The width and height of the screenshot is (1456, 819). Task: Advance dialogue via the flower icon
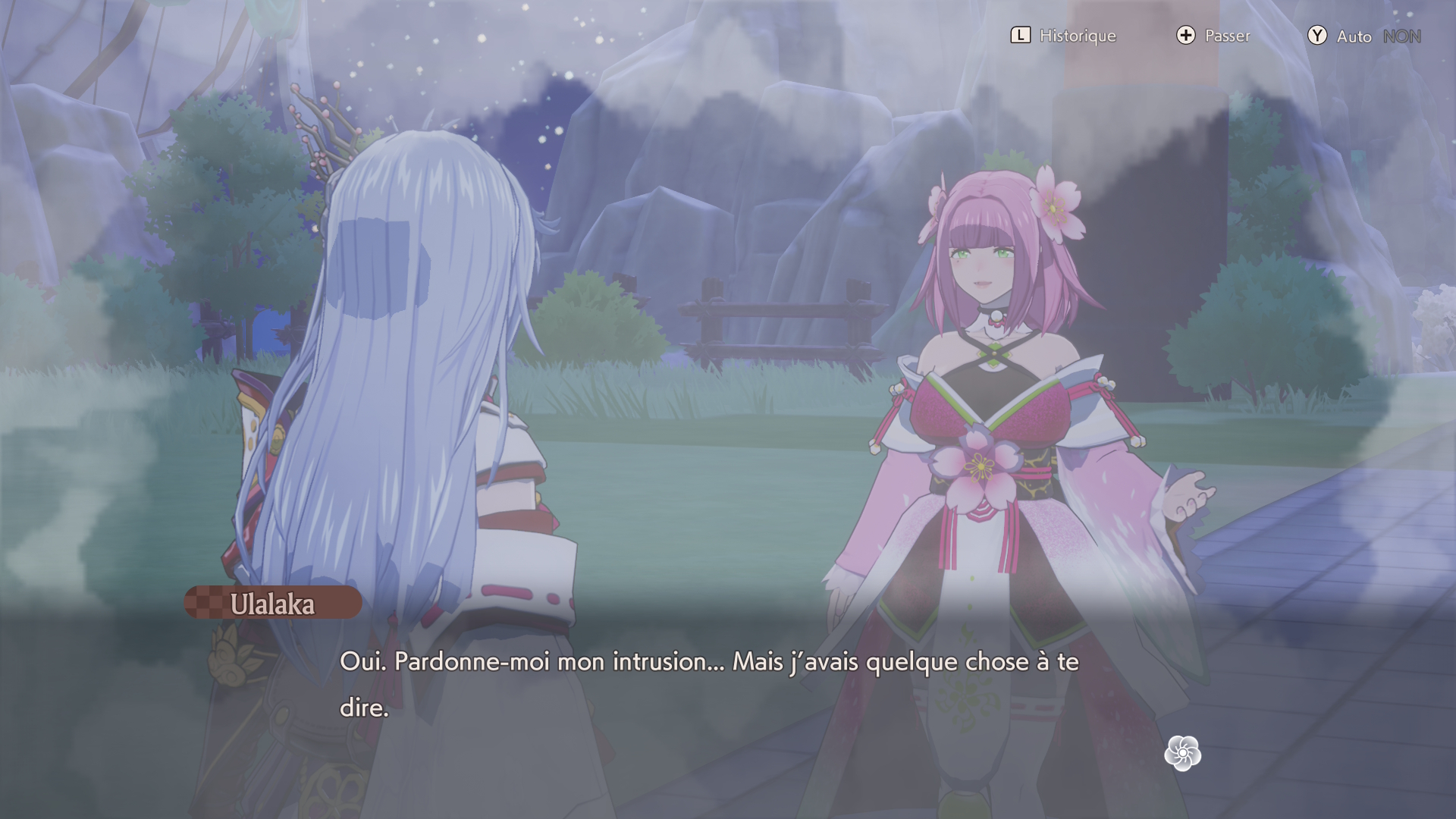coord(1182,753)
